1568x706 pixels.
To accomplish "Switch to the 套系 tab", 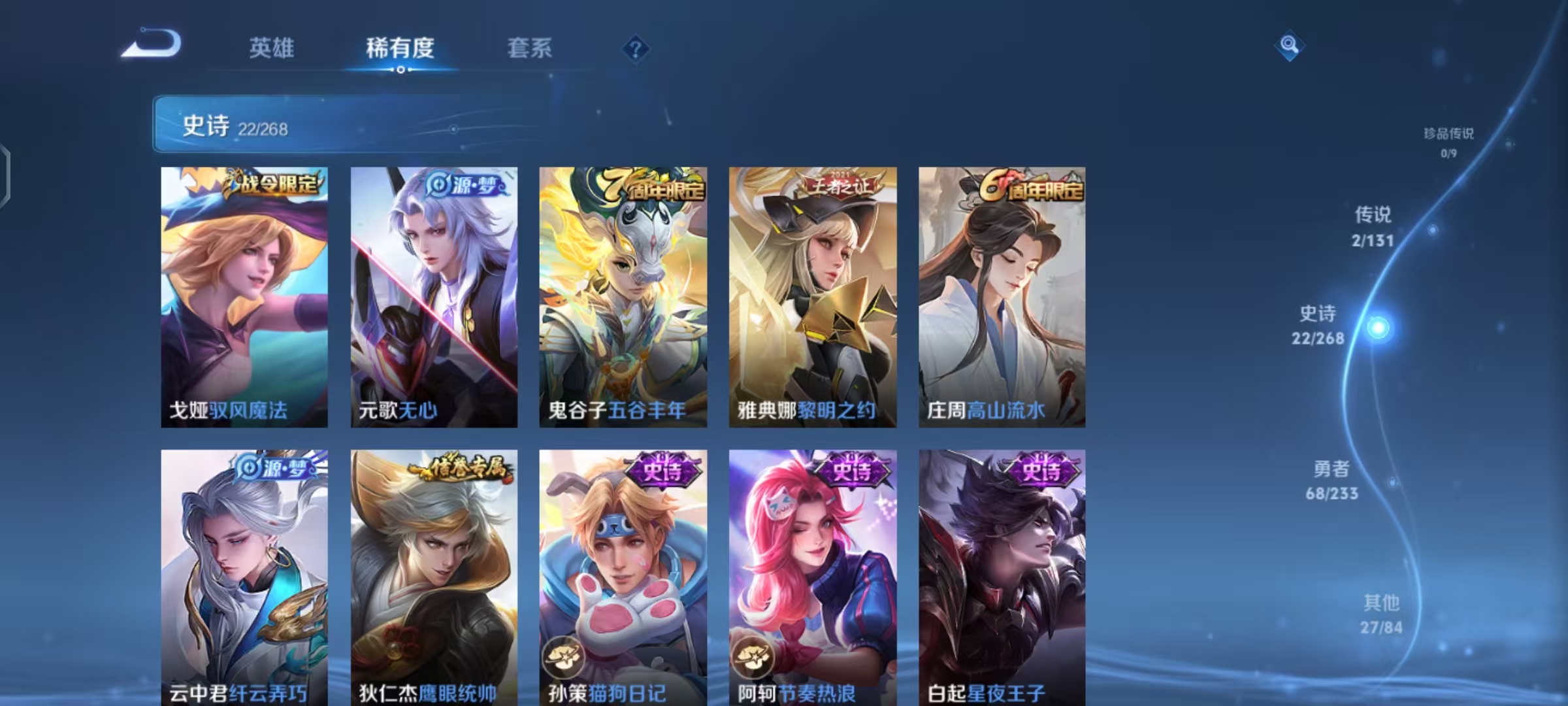I will [x=529, y=48].
